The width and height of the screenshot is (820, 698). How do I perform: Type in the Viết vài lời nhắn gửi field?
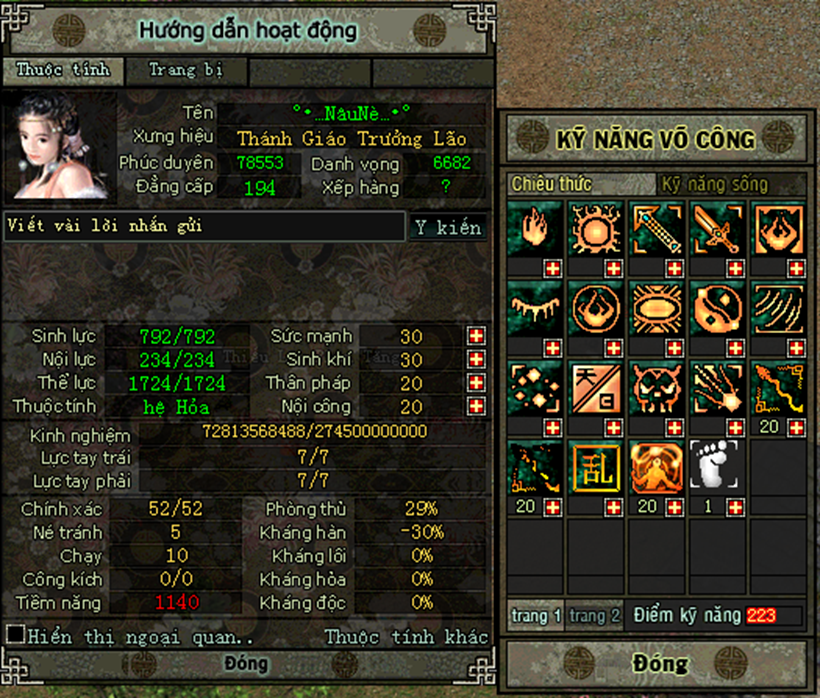coord(204,226)
